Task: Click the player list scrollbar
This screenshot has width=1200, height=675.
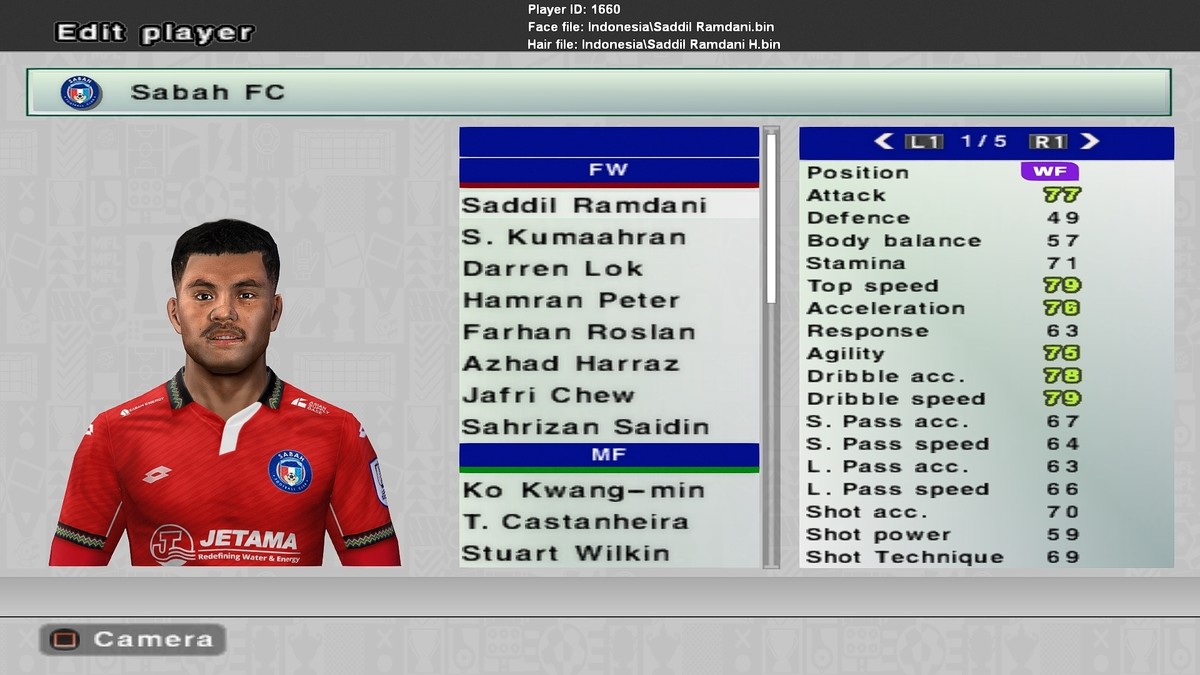Action: (771, 220)
